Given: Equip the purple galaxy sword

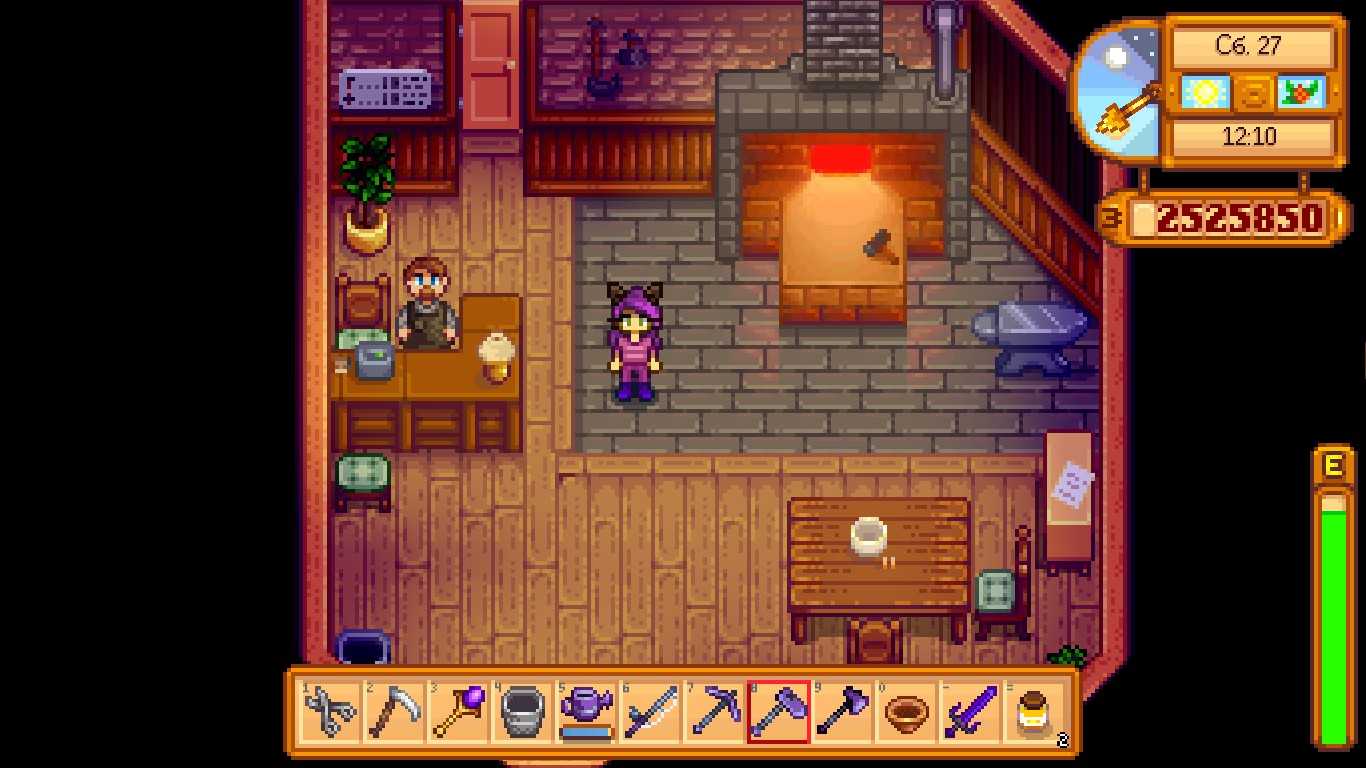Looking at the screenshot, I should 970,712.
